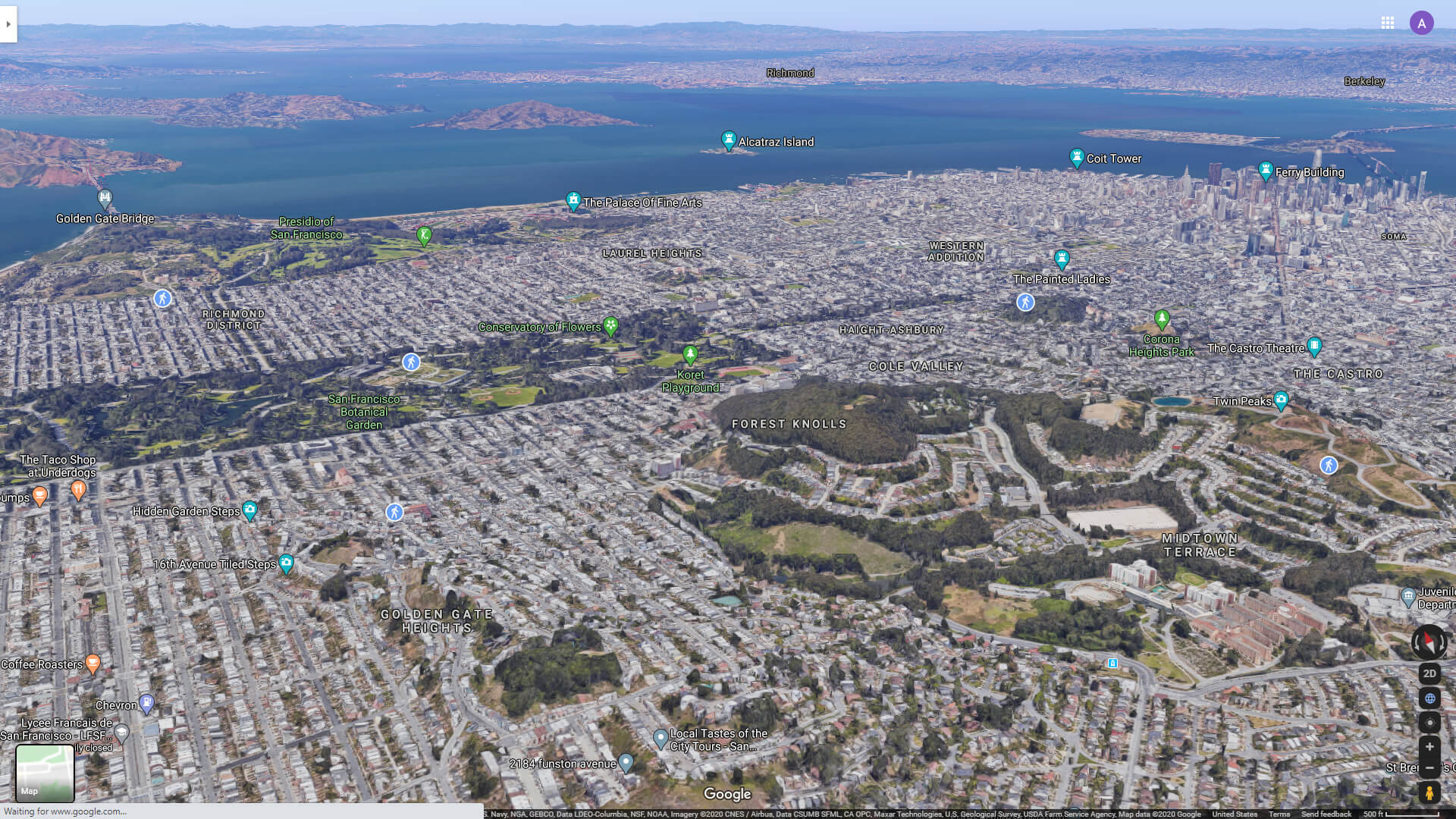Click the Pegman Street View icon
The height and width of the screenshot is (819, 1456).
[1429, 791]
